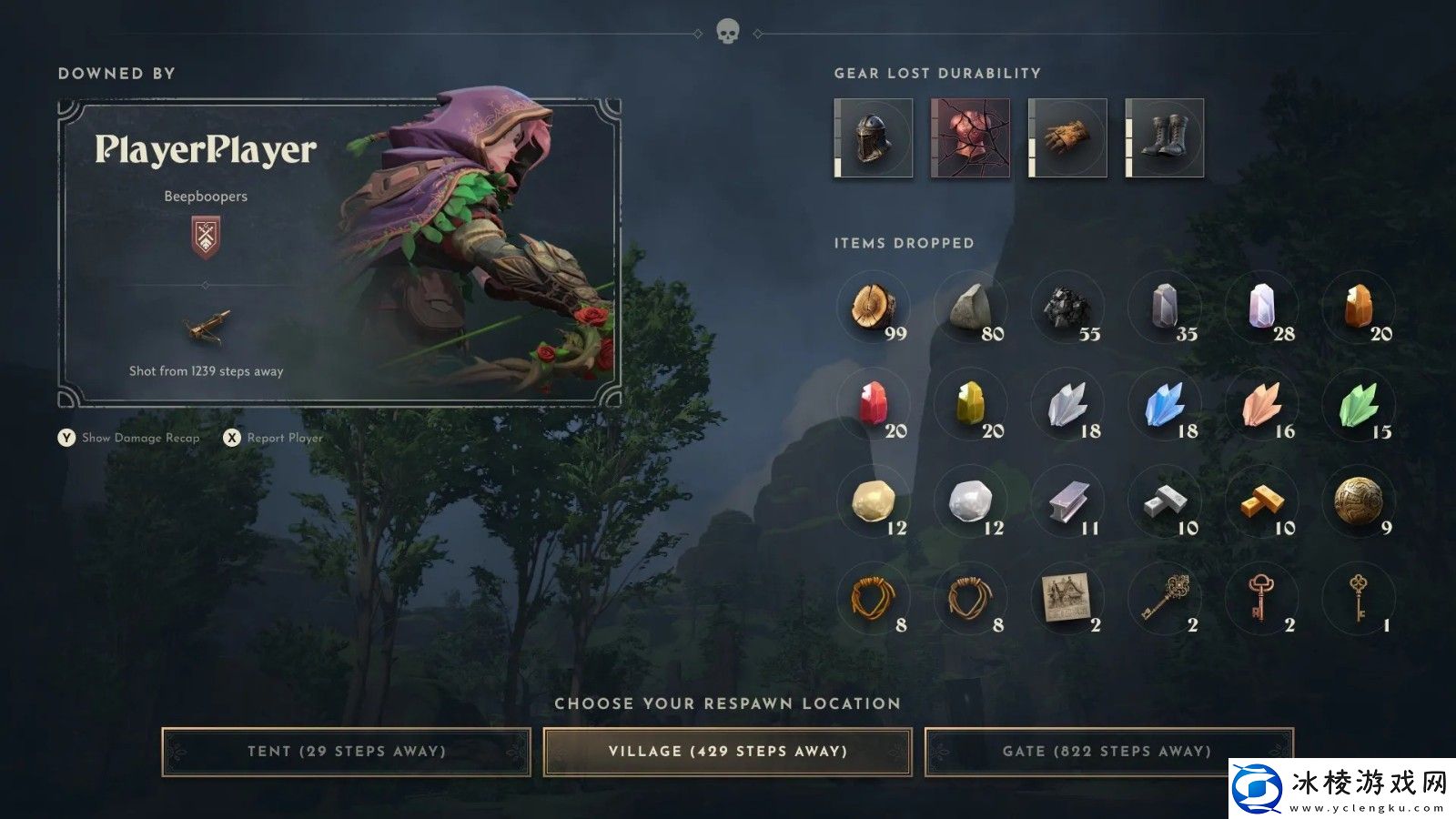Viewport: 1456px width, 819px height.
Task: Select the picture tile item stack
Action: [x=1068, y=599]
